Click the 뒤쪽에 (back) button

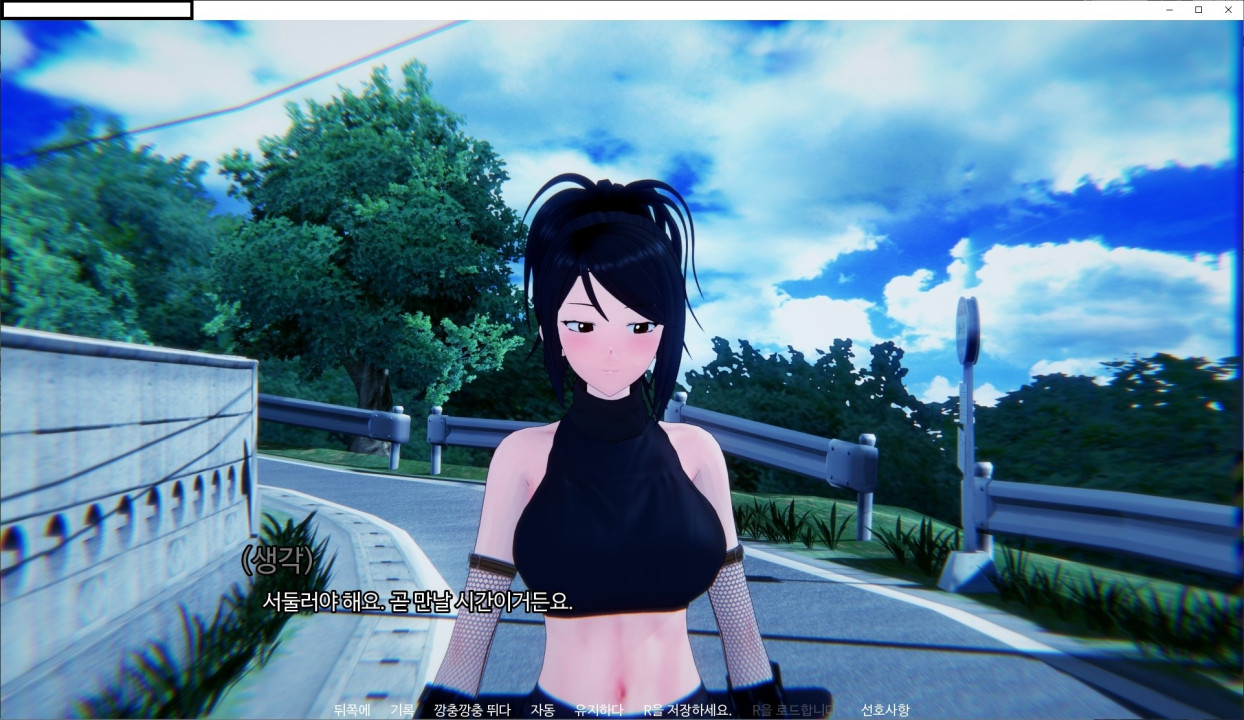click(352, 710)
